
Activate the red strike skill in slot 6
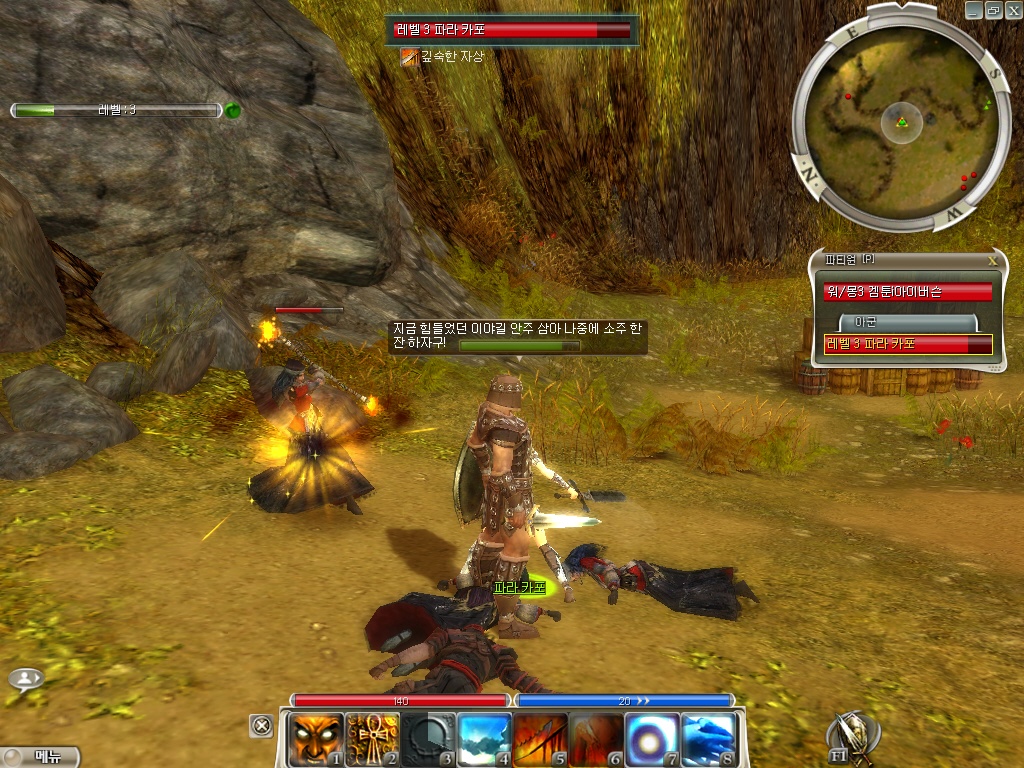(596, 739)
